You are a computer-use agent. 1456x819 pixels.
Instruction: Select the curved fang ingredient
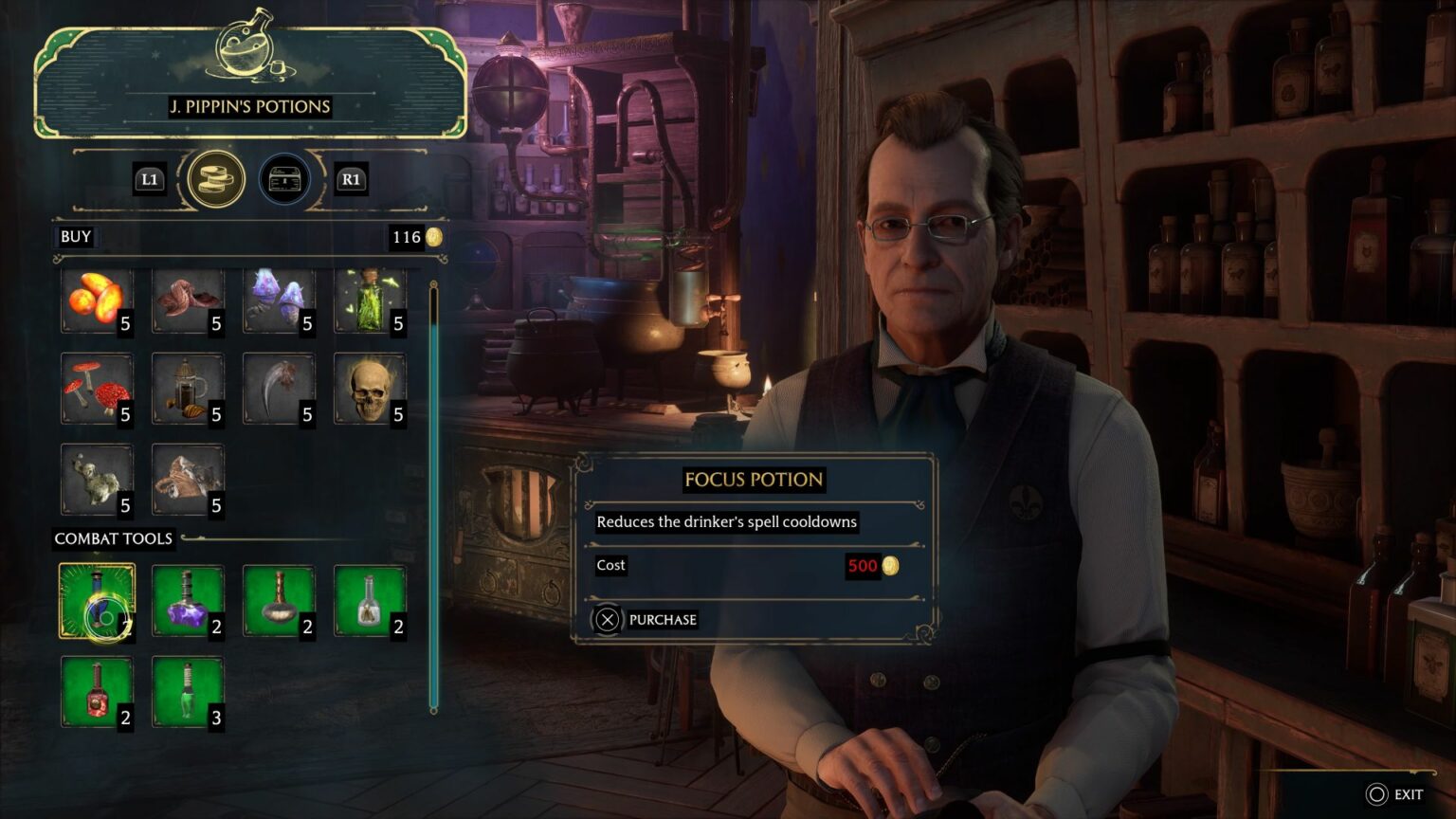(279, 387)
